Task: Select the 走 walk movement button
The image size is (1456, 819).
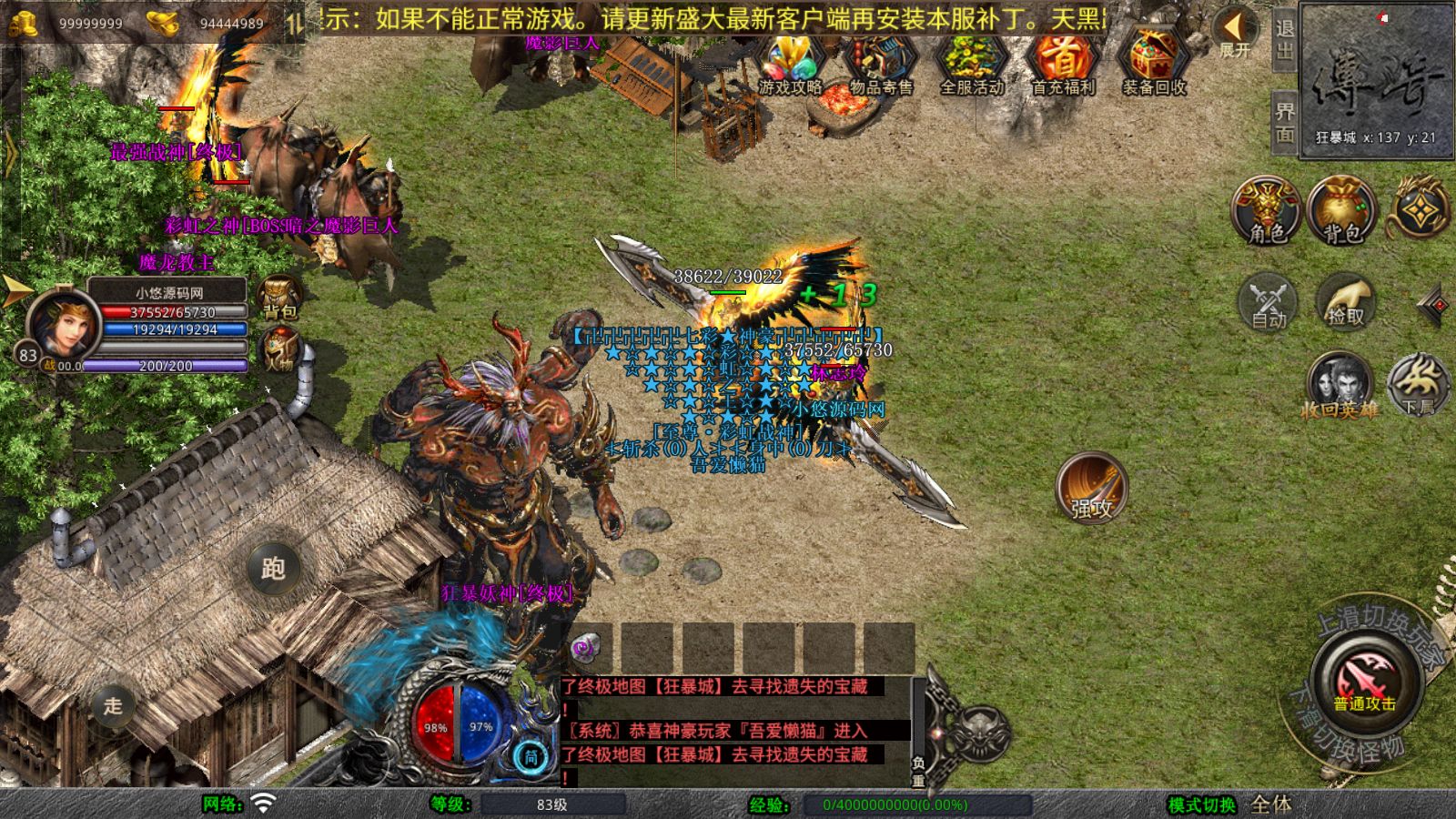Action: pos(113,705)
